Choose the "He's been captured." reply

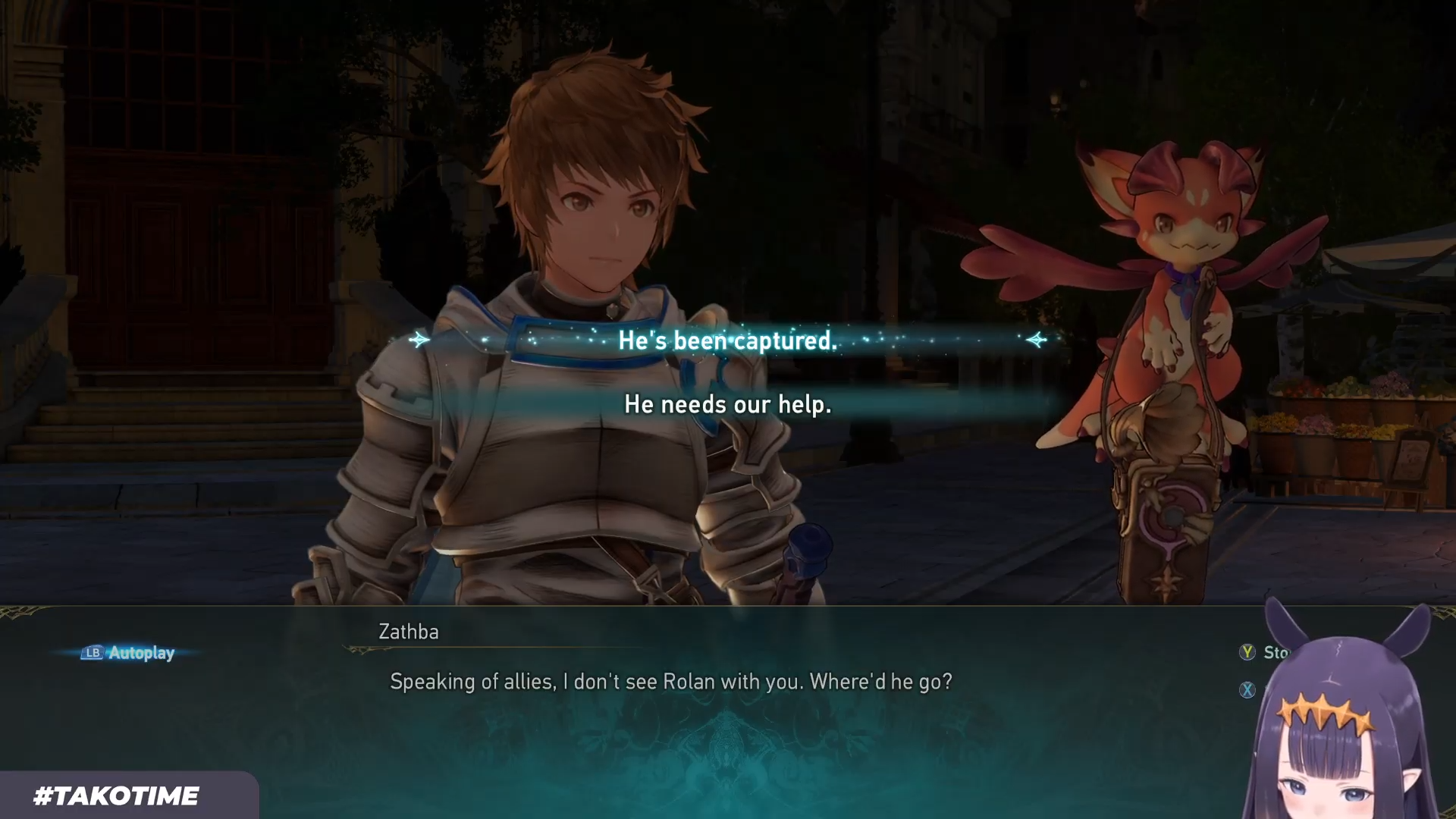[727, 340]
